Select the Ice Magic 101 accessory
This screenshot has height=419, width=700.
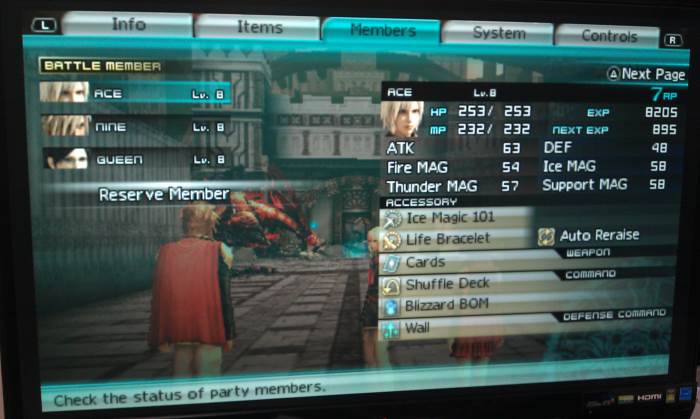[x=452, y=218]
